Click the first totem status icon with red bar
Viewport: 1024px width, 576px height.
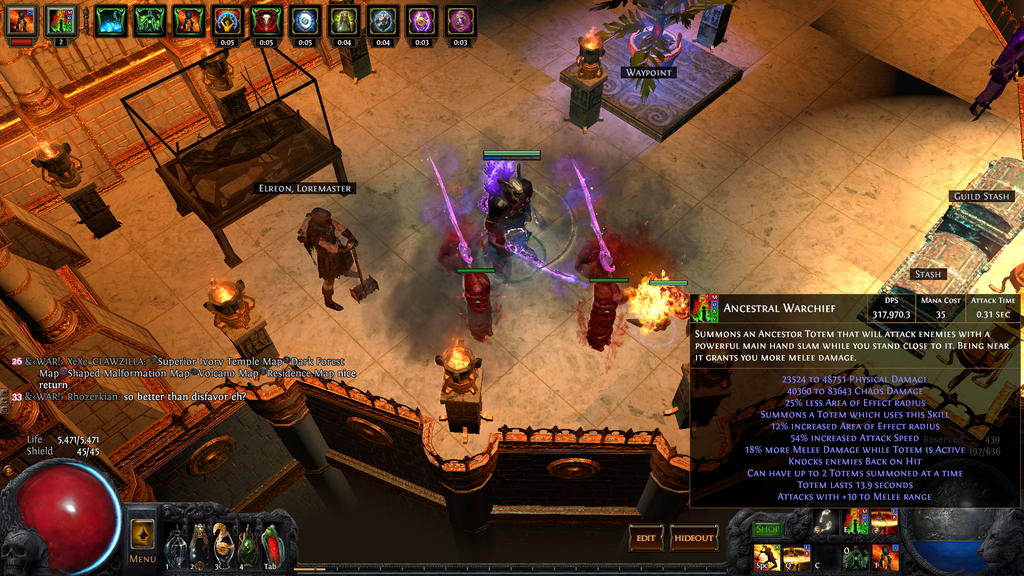(x=21, y=20)
